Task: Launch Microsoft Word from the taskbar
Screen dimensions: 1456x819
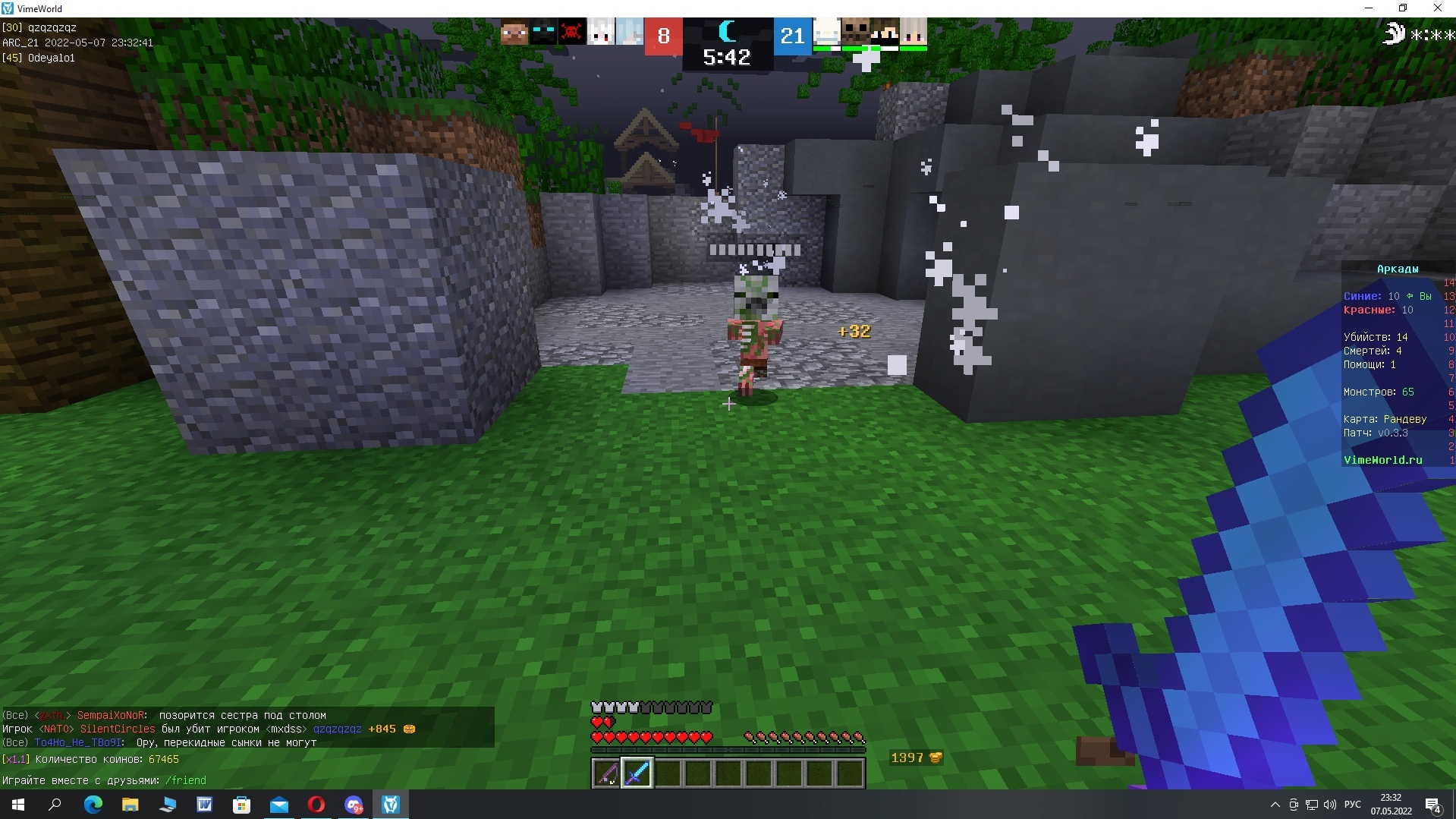Action: pyautogui.click(x=205, y=805)
